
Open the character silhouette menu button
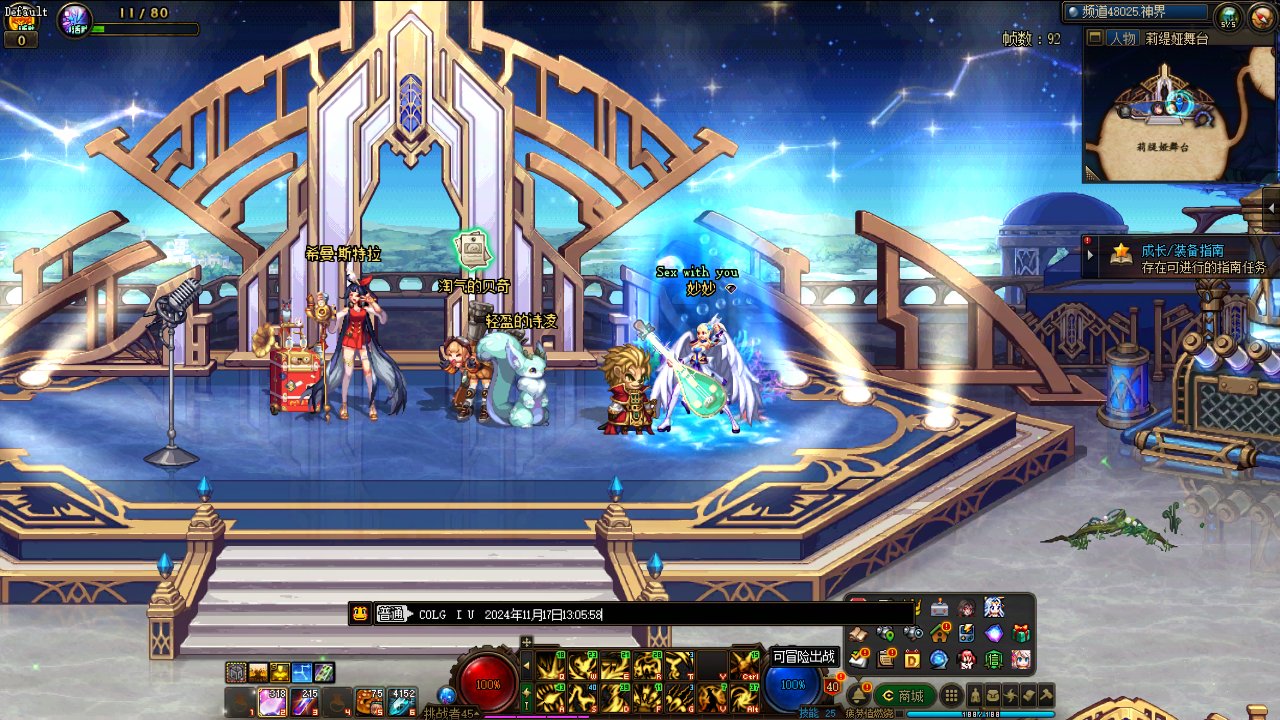[x=975, y=696]
